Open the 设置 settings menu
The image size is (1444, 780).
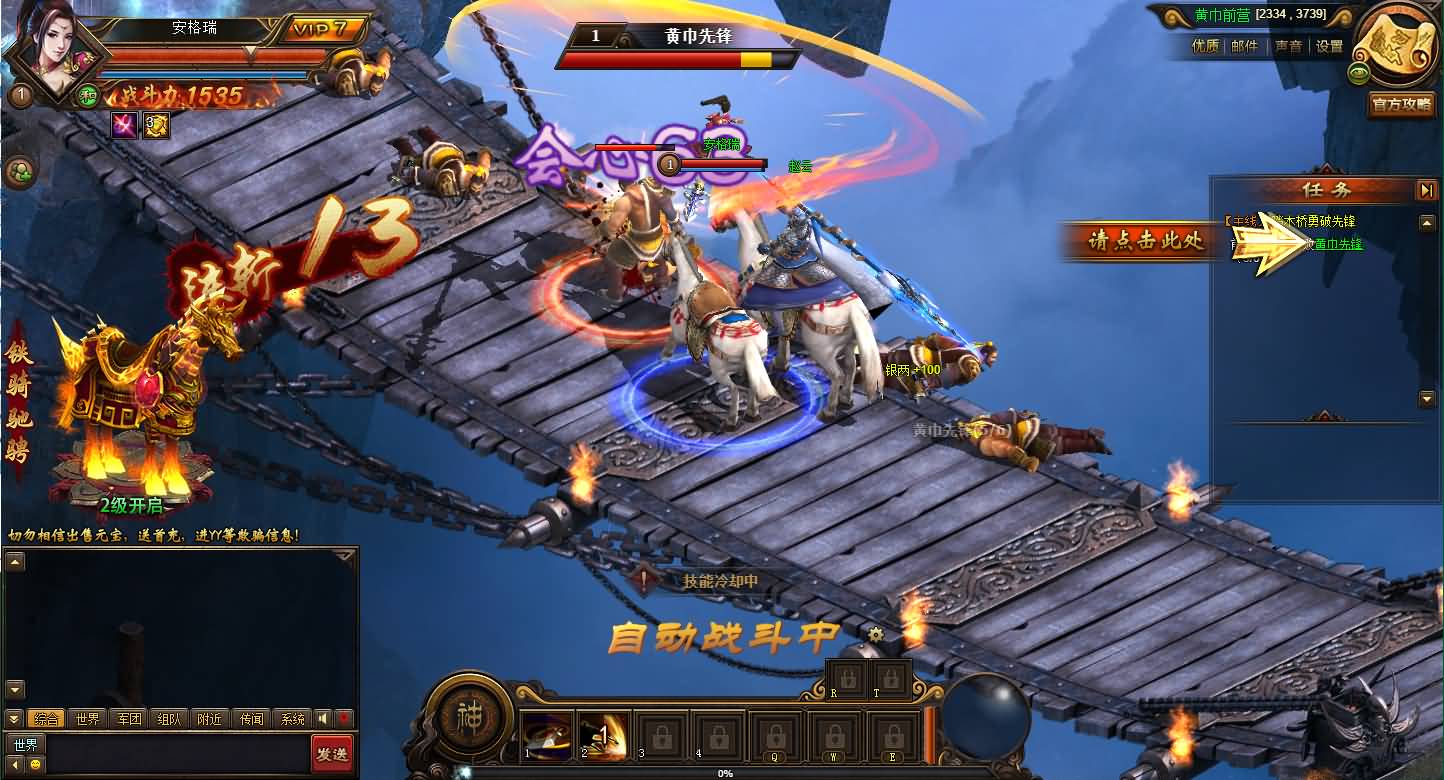pos(1329,46)
